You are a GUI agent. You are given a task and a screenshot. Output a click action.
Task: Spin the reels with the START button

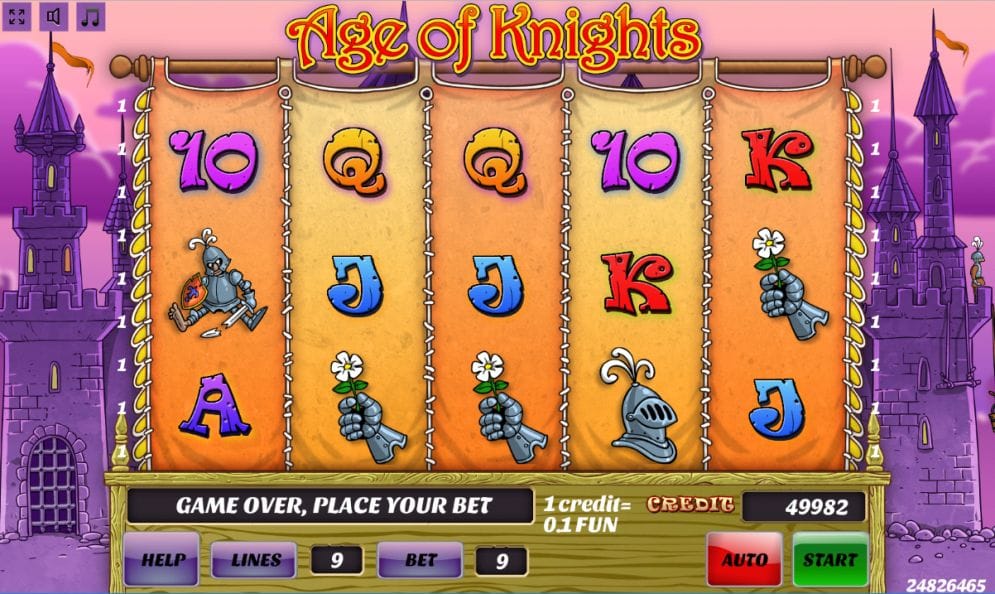point(829,559)
